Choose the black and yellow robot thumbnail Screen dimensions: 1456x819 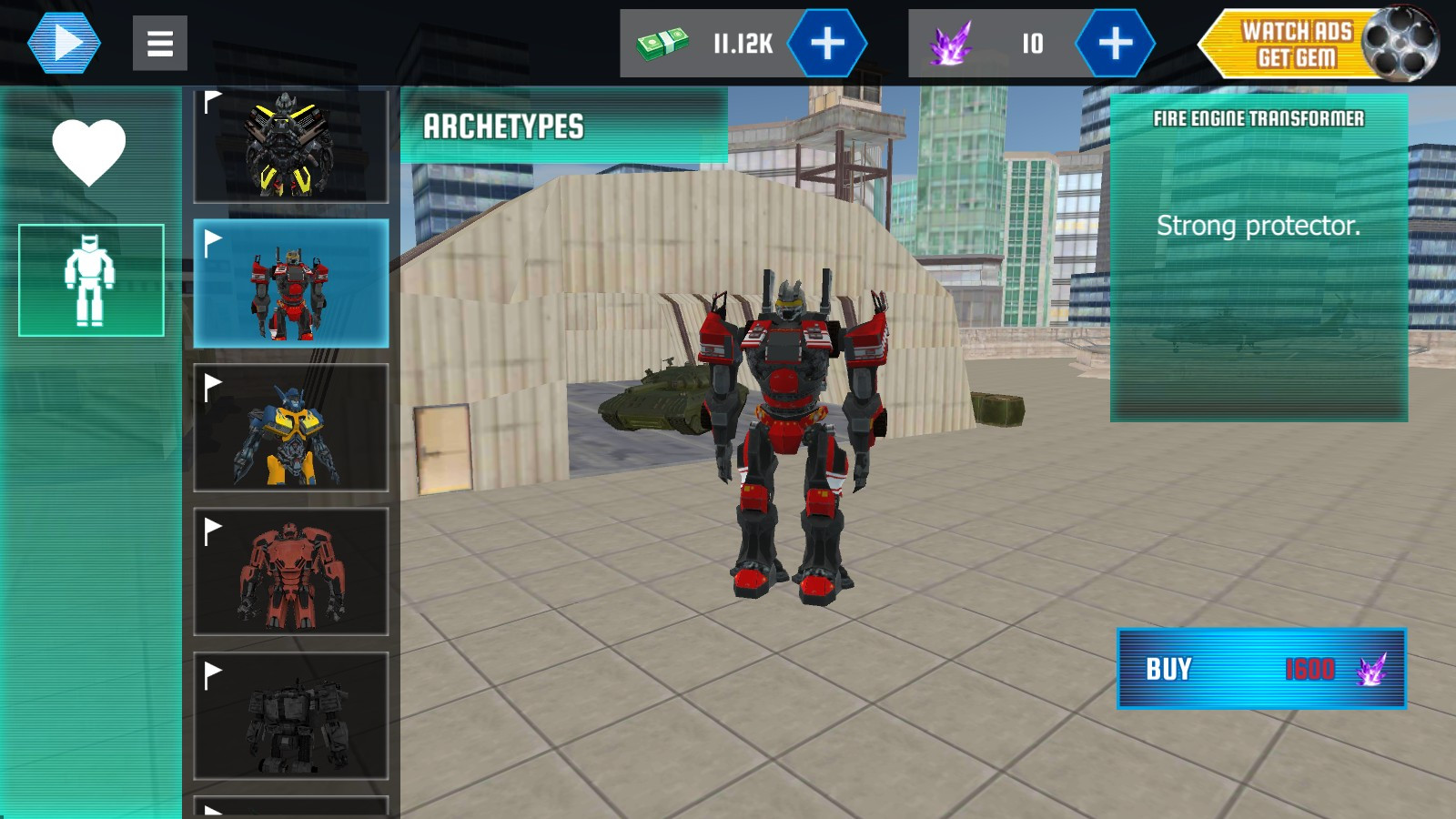pyautogui.click(x=290, y=146)
